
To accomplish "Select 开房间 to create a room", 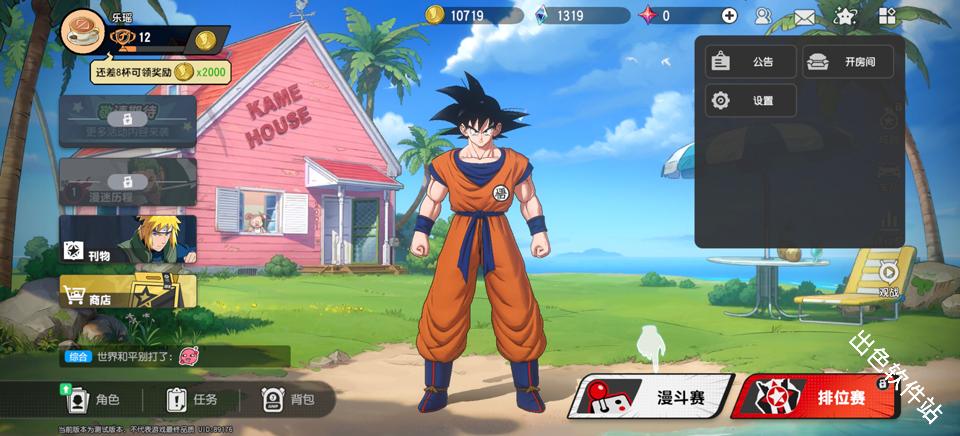I will (x=847, y=62).
